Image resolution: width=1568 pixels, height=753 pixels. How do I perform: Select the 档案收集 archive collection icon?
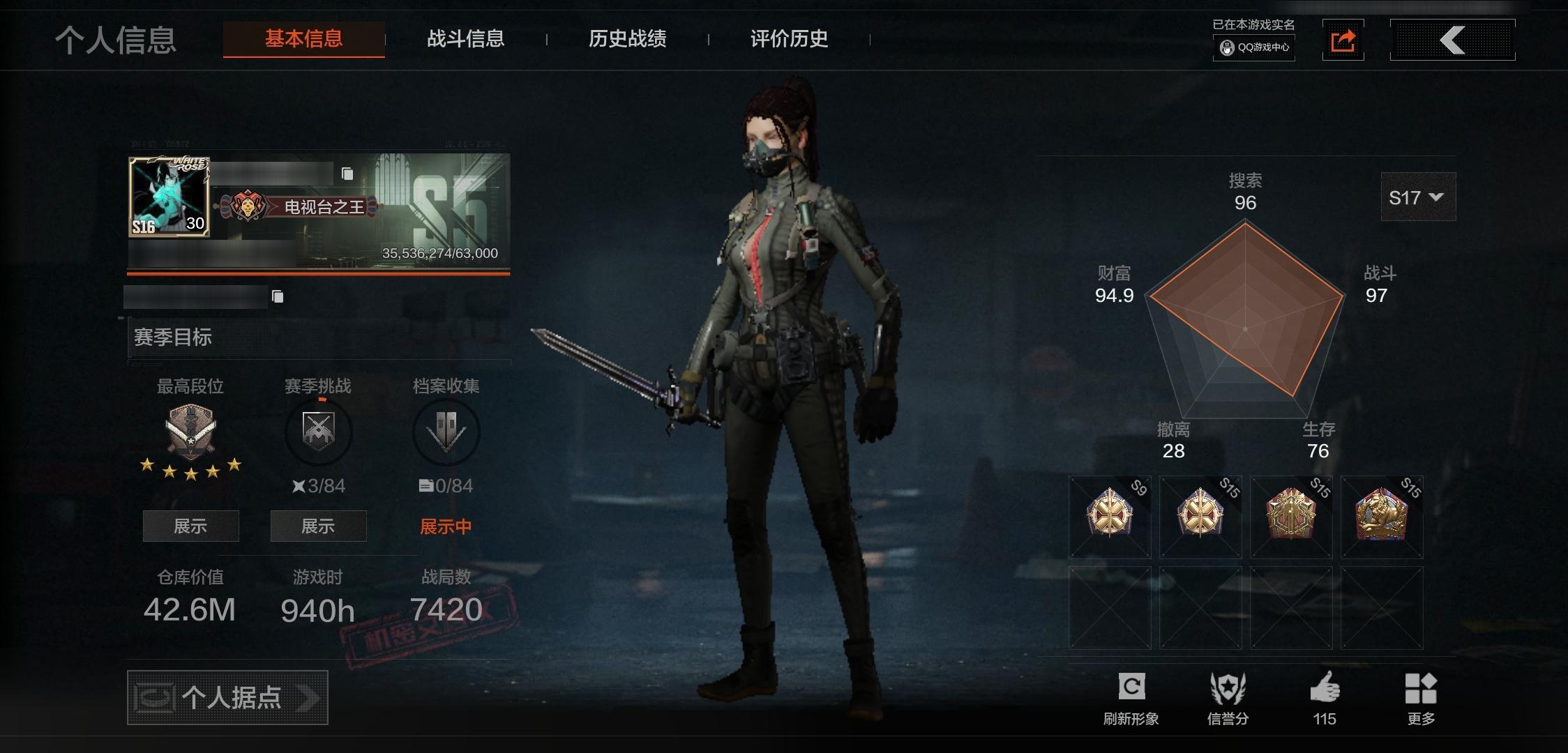coord(446,432)
